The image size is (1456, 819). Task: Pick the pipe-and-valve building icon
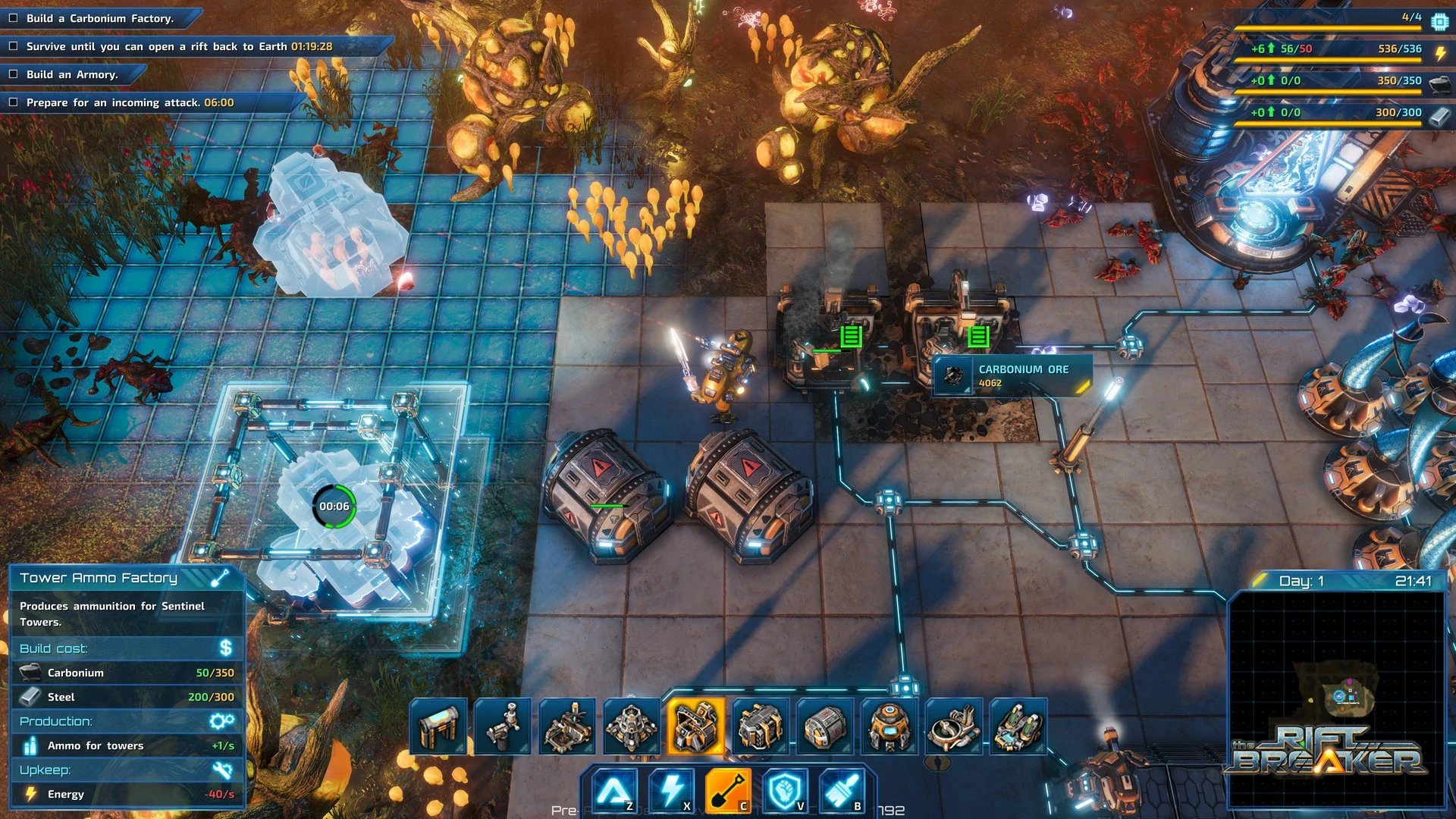point(503,726)
